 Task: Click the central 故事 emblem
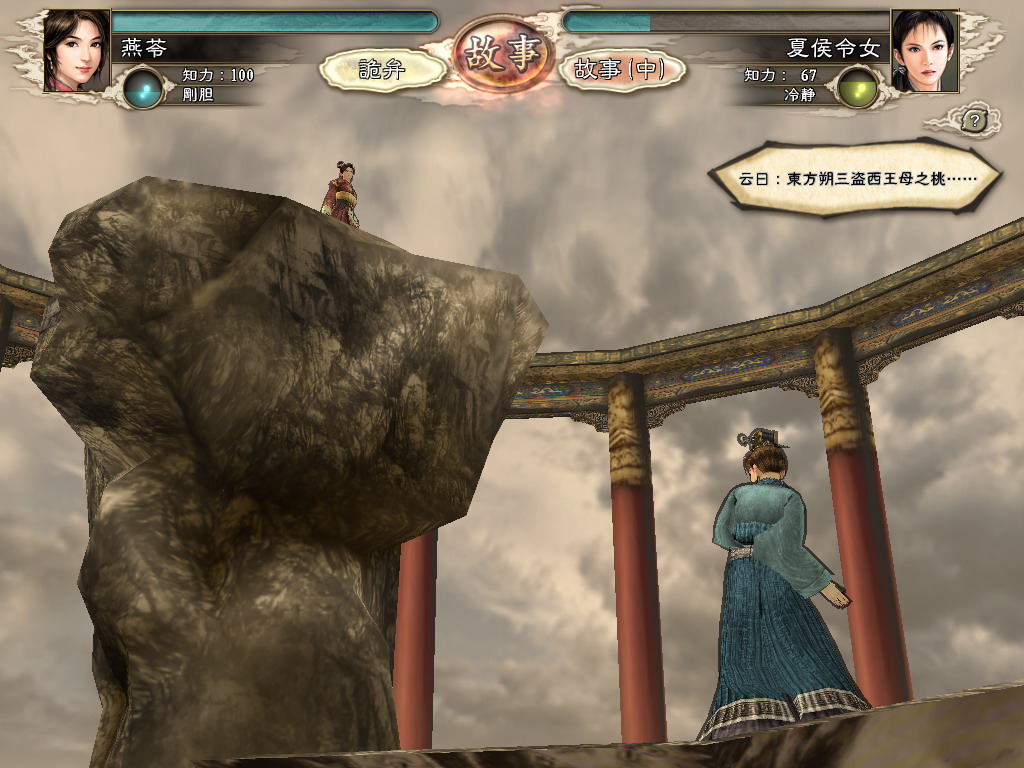click(503, 55)
